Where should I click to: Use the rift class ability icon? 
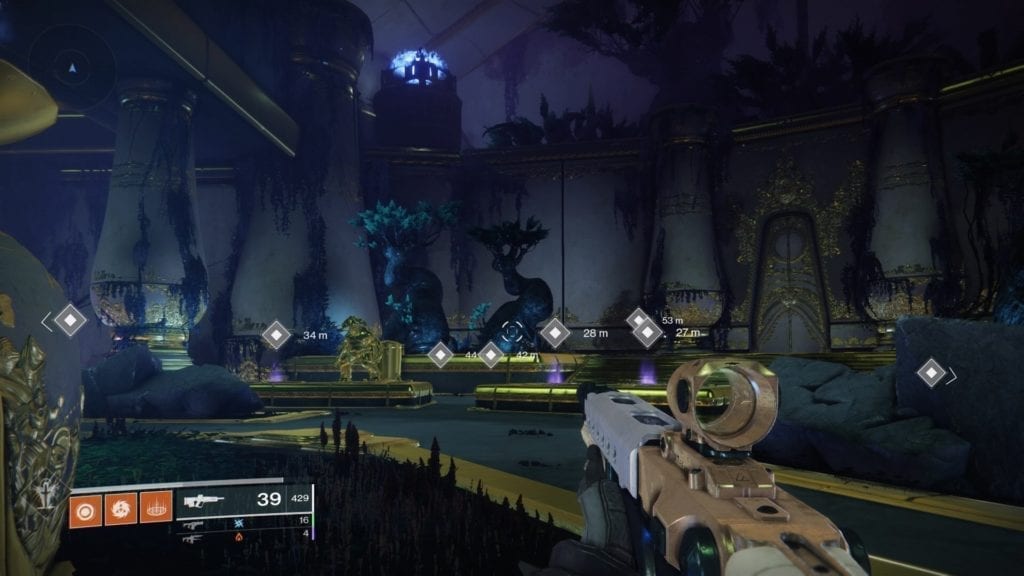[156, 508]
